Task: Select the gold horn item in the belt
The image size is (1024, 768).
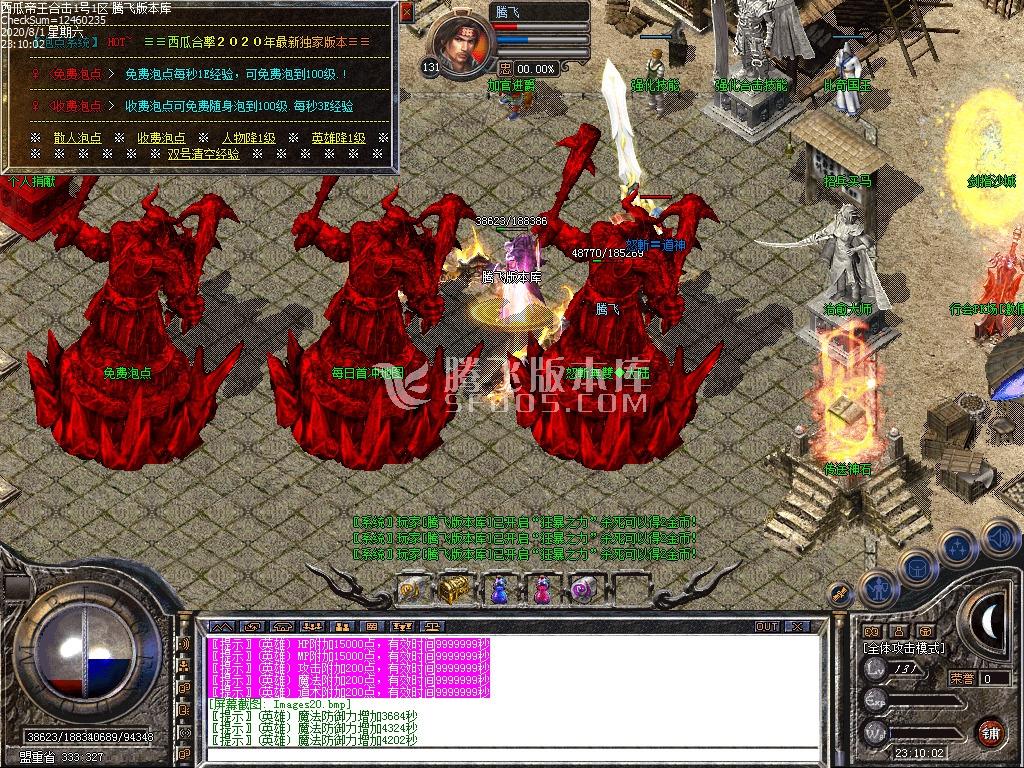Action: click(x=410, y=590)
